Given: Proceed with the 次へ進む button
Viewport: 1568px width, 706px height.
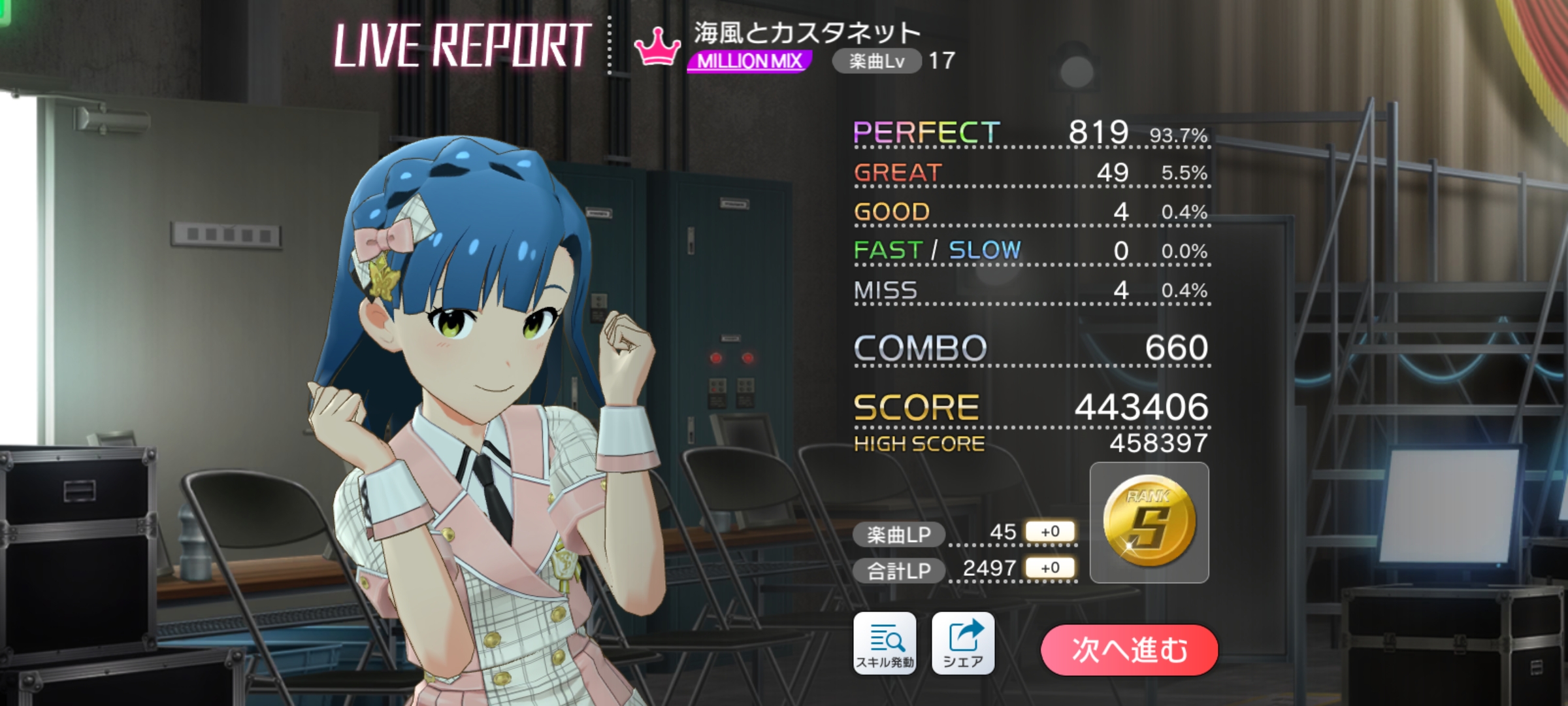Looking at the screenshot, I should tap(1129, 650).
